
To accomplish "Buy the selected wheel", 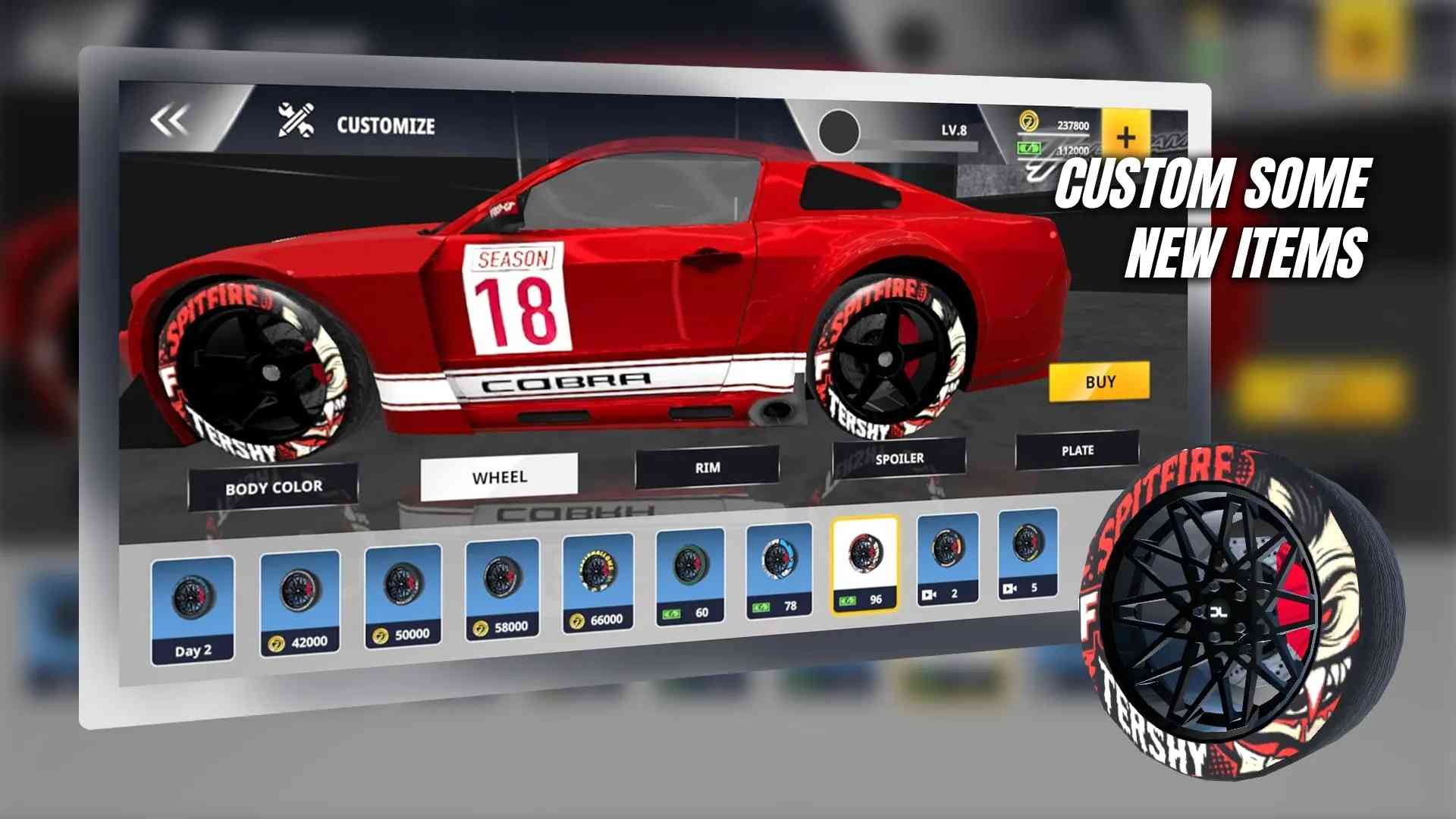I will click(x=1099, y=381).
